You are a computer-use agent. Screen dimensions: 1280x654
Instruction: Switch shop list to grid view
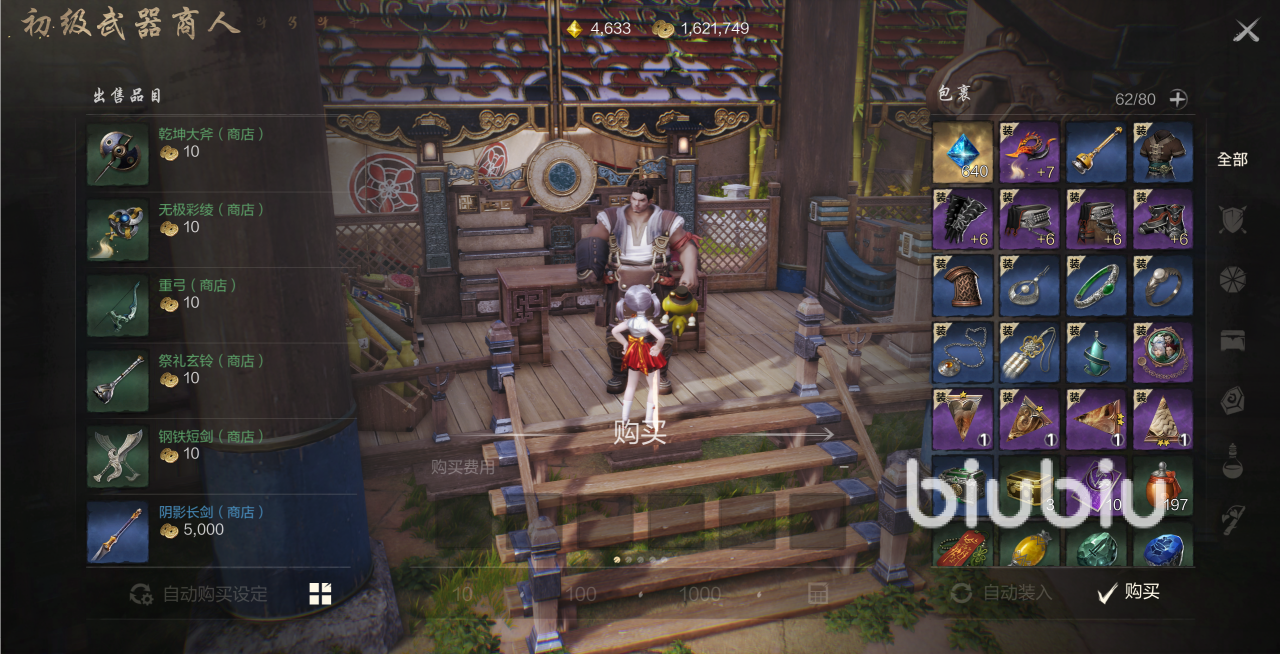coord(320,594)
